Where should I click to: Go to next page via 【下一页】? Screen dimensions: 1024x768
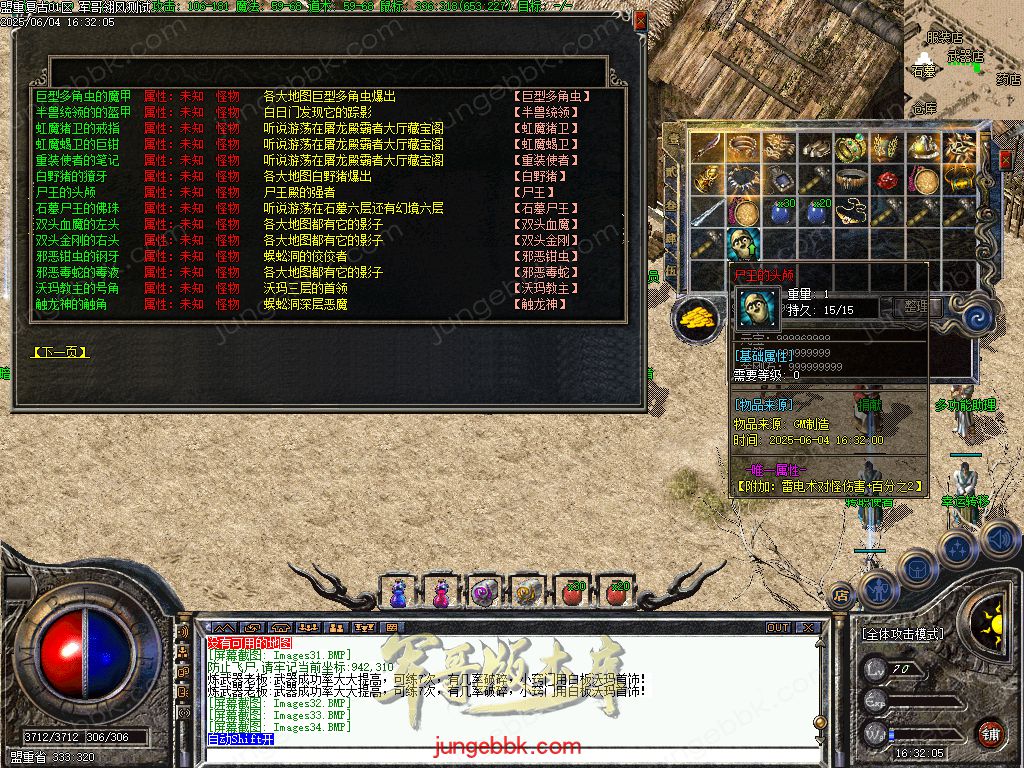(60, 352)
